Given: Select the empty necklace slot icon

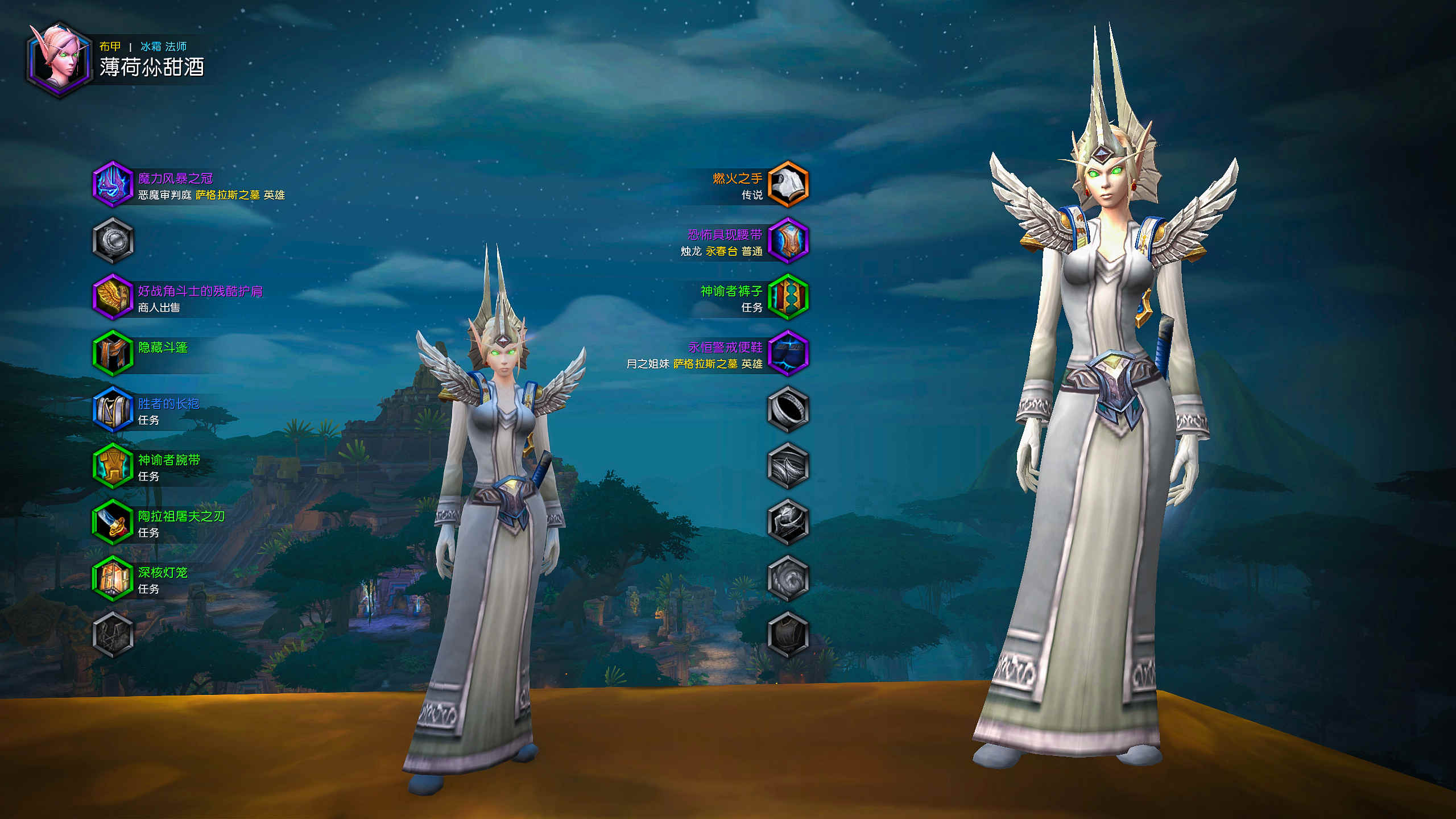Looking at the screenshot, I should pos(113,241).
